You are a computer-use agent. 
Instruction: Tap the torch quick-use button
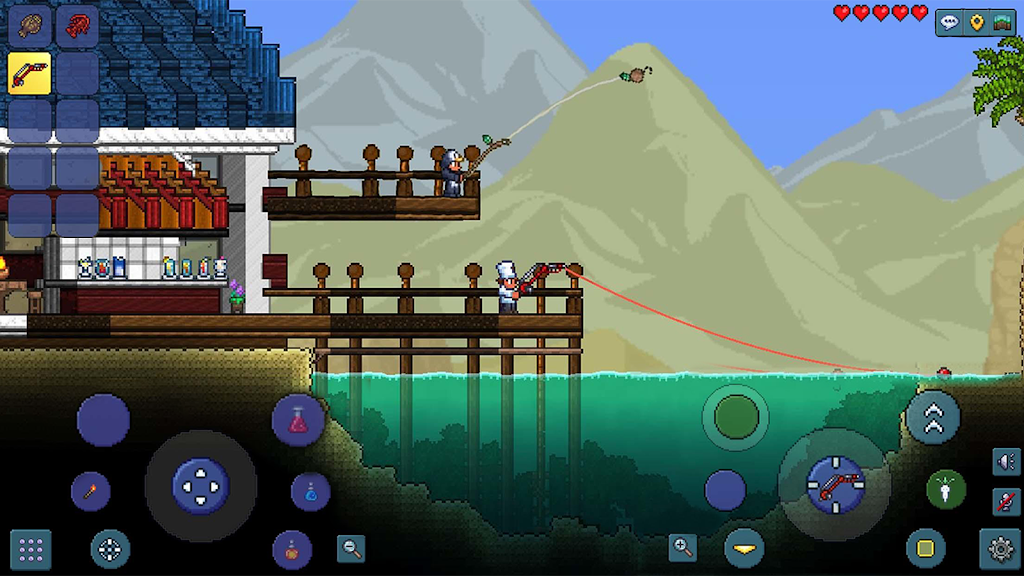pos(90,492)
